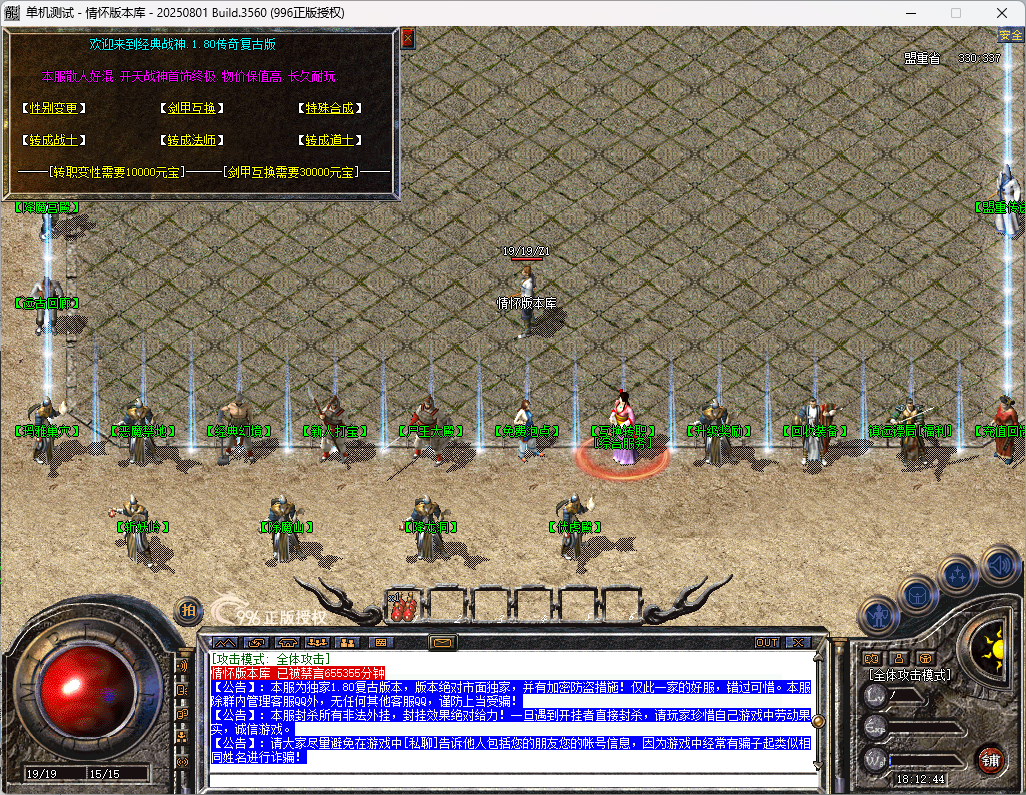Select the 性别变更 option
Screen dimensions: 1026x795
(53, 108)
